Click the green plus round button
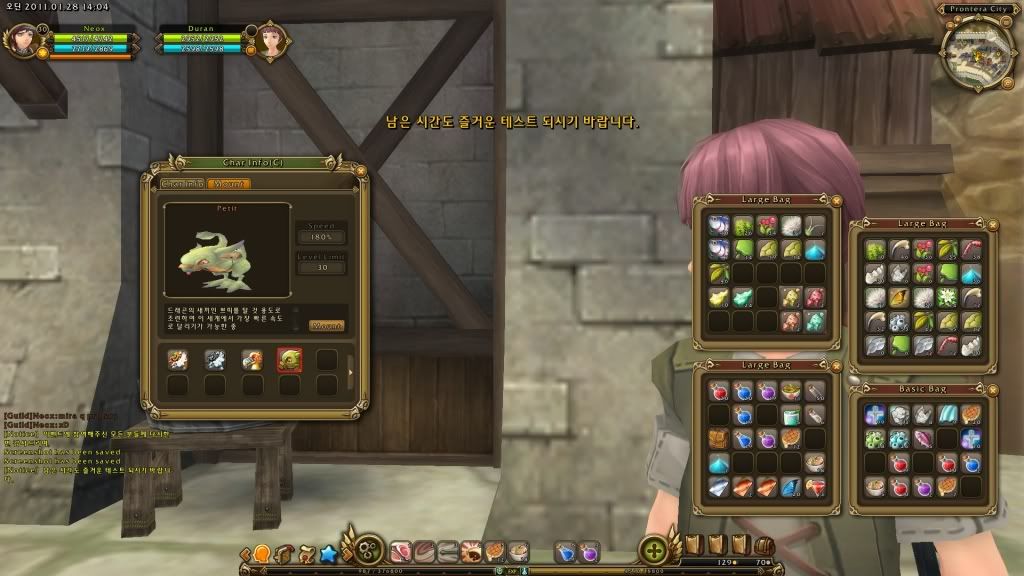1024x576 pixels. point(655,551)
